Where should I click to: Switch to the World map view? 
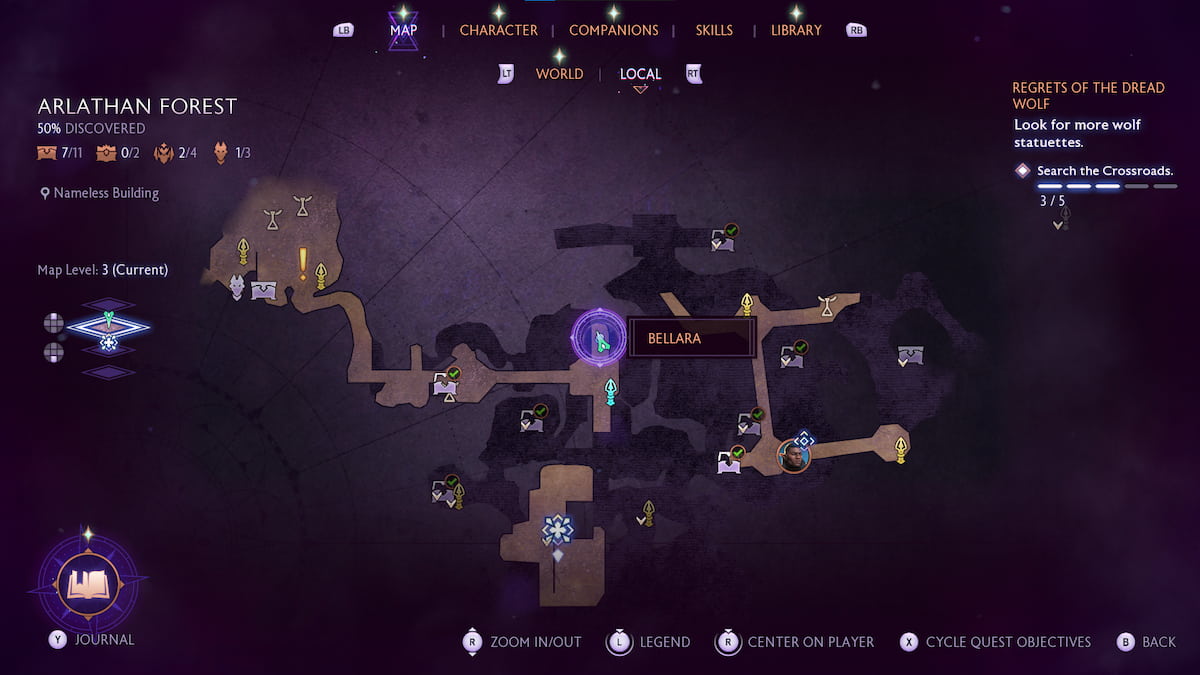pyautogui.click(x=559, y=74)
